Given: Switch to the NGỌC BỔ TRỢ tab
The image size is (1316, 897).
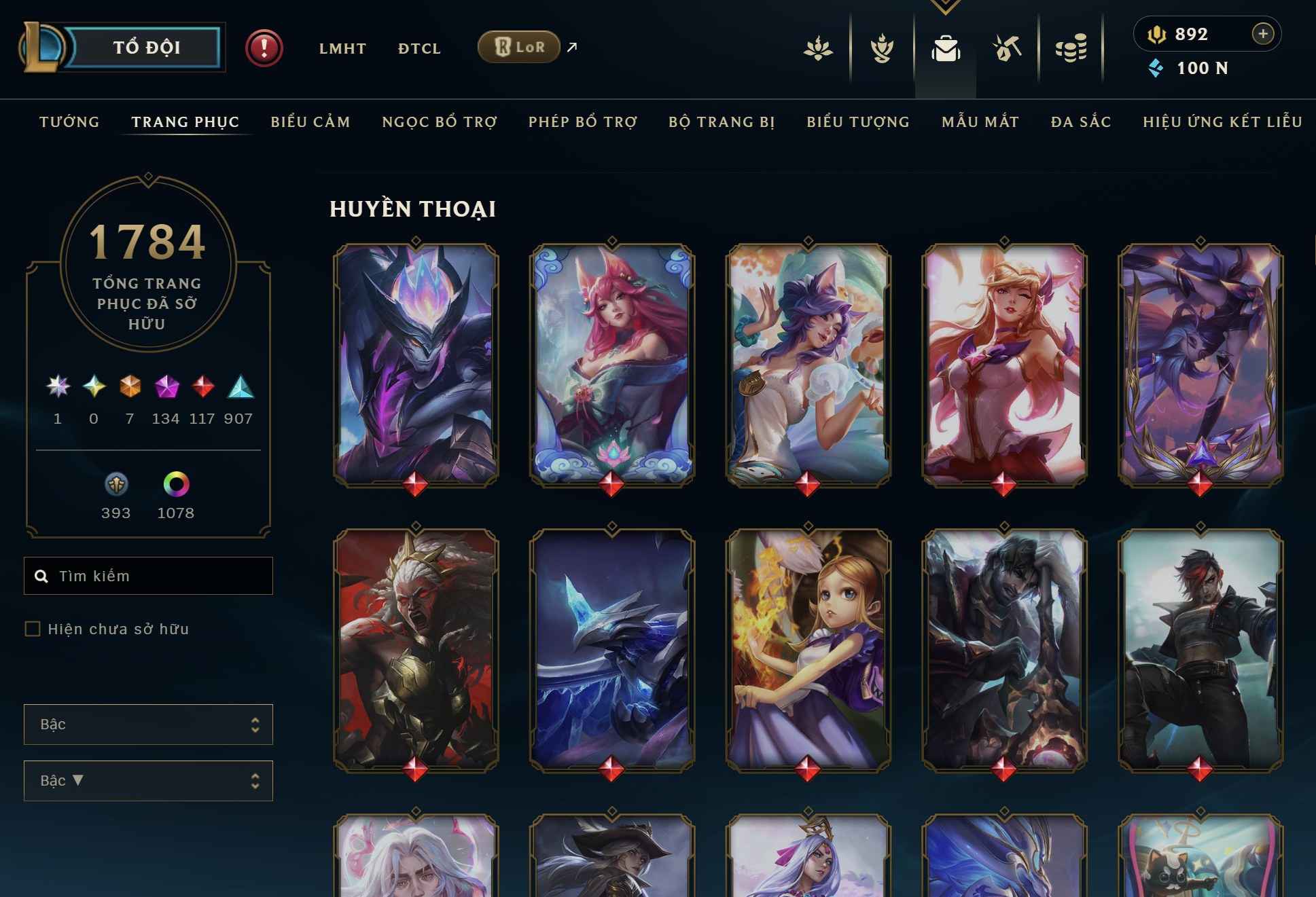Looking at the screenshot, I should coord(439,122).
